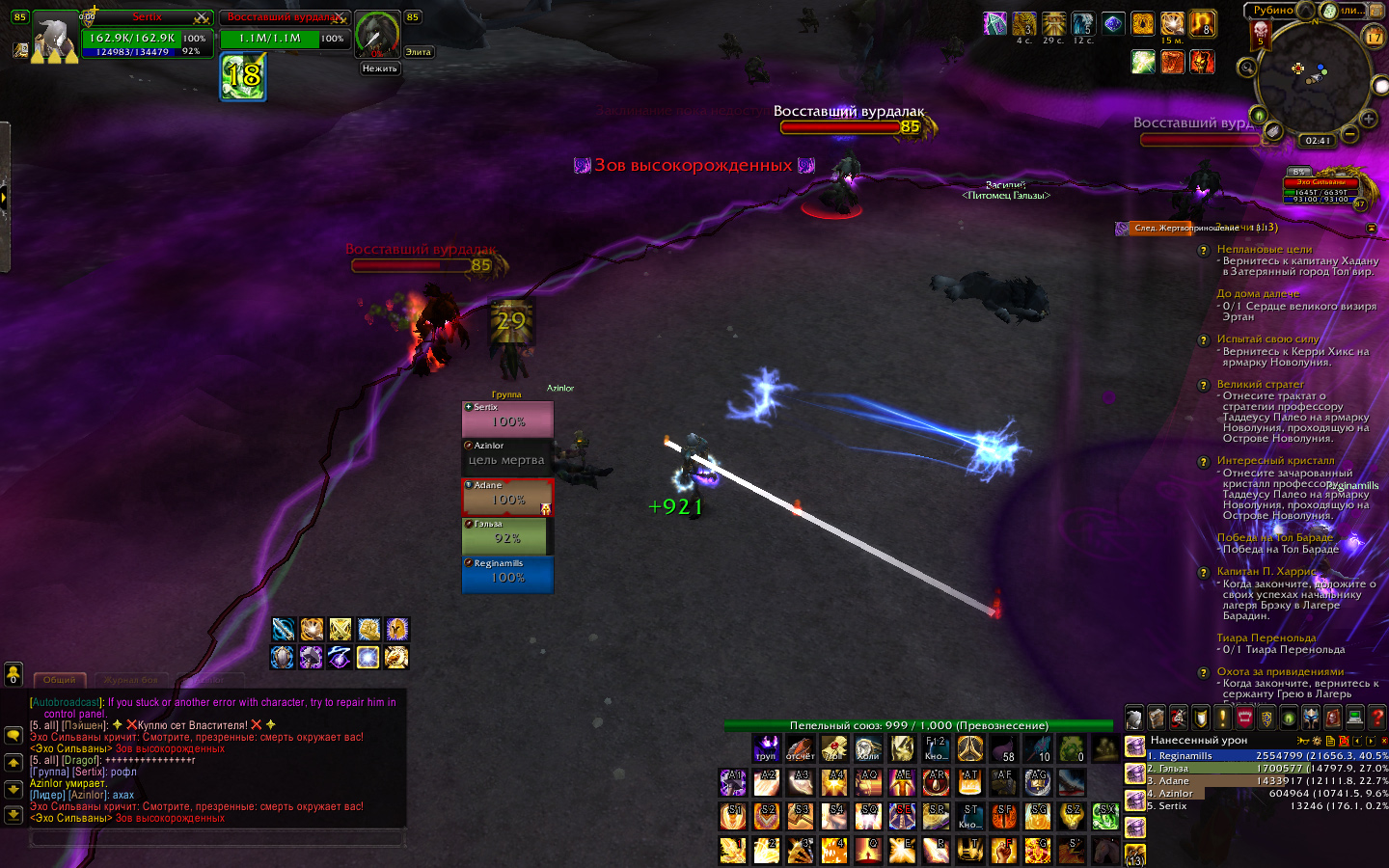Jump chat to the bottom arrow button
Screen dimensions: 1389x868
point(14,815)
